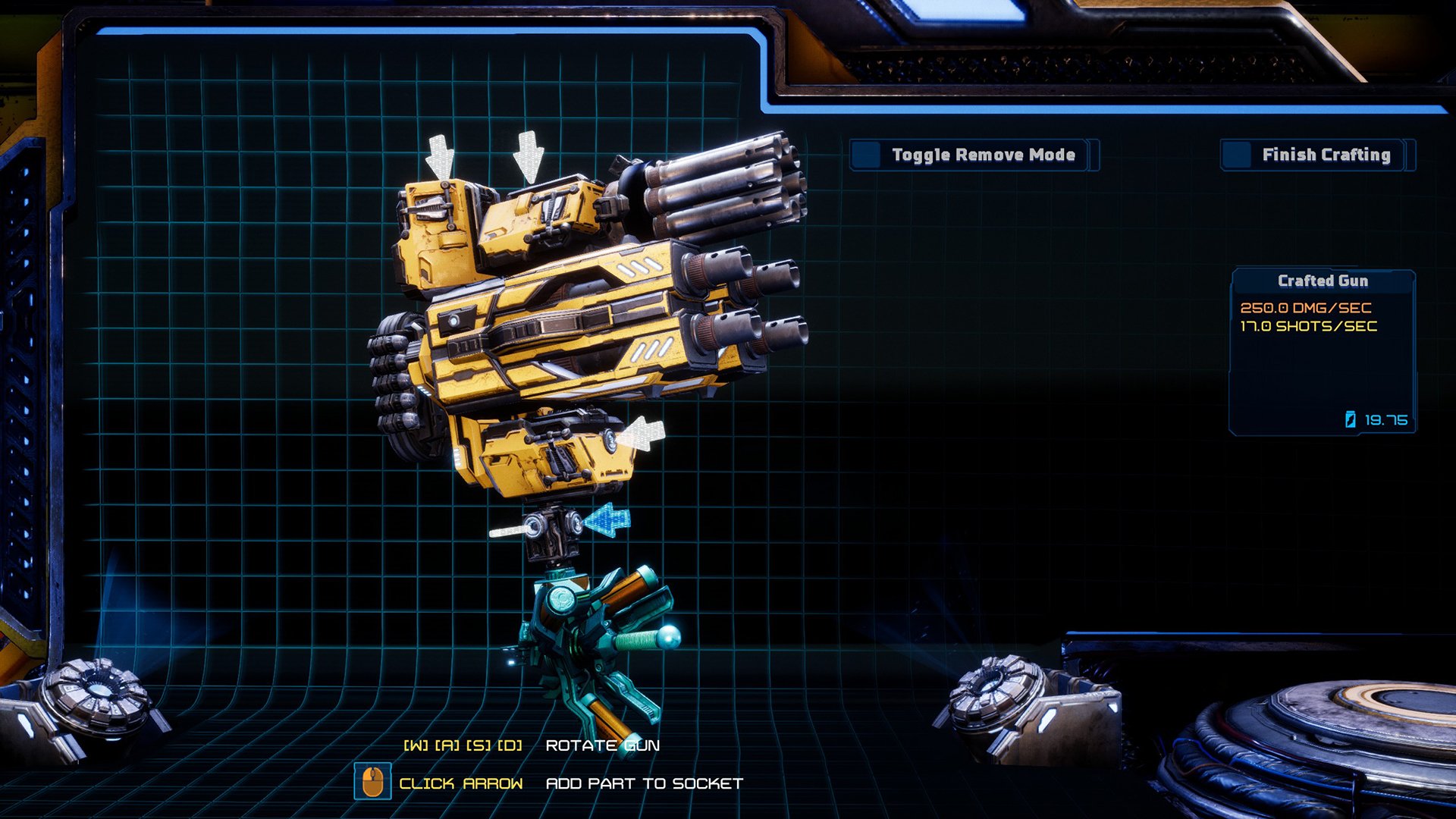
Task: Choose the Toggle Remove Mode menu entry
Action: click(x=983, y=155)
